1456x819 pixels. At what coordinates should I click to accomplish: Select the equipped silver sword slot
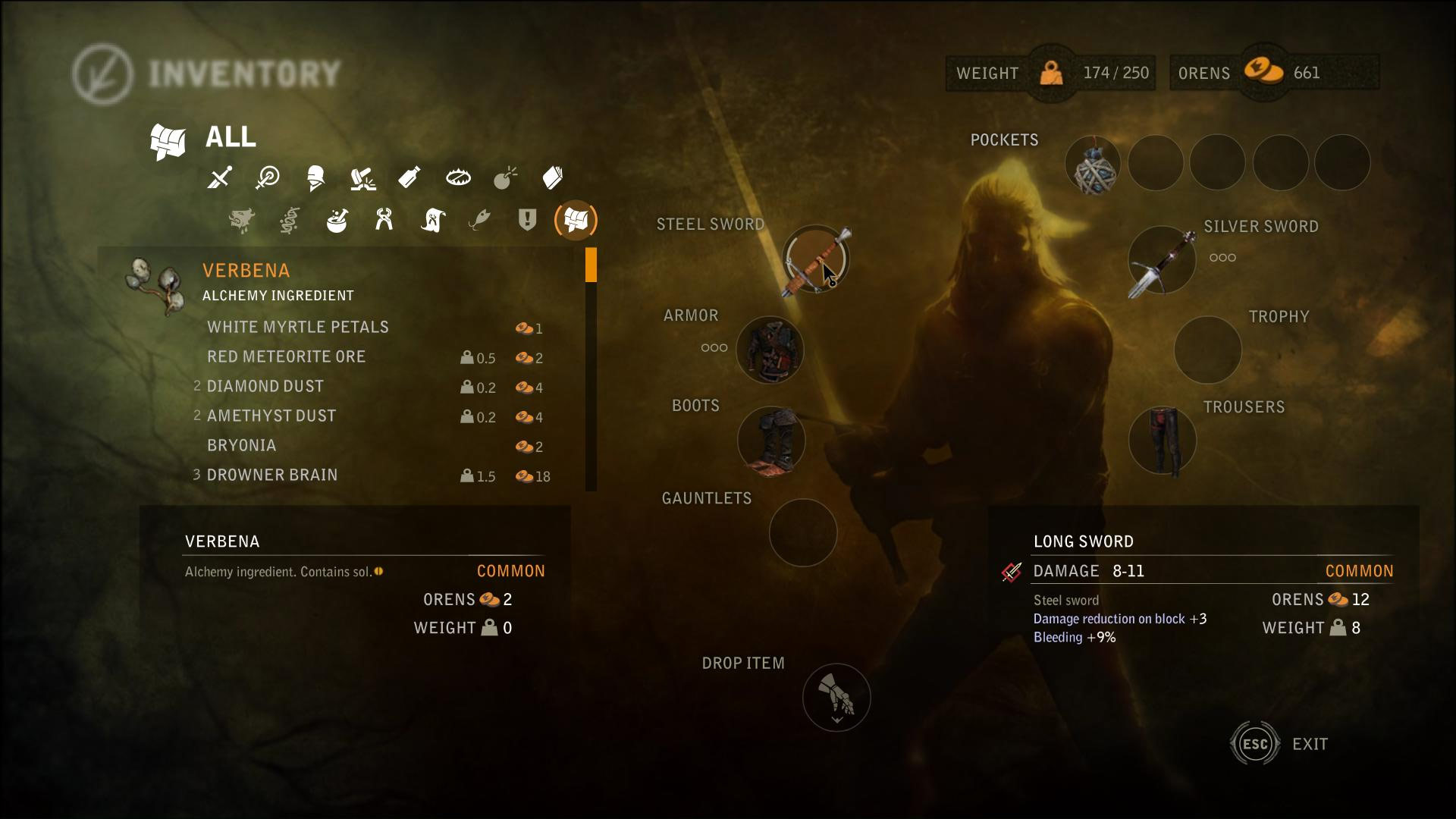pyautogui.click(x=1162, y=259)
